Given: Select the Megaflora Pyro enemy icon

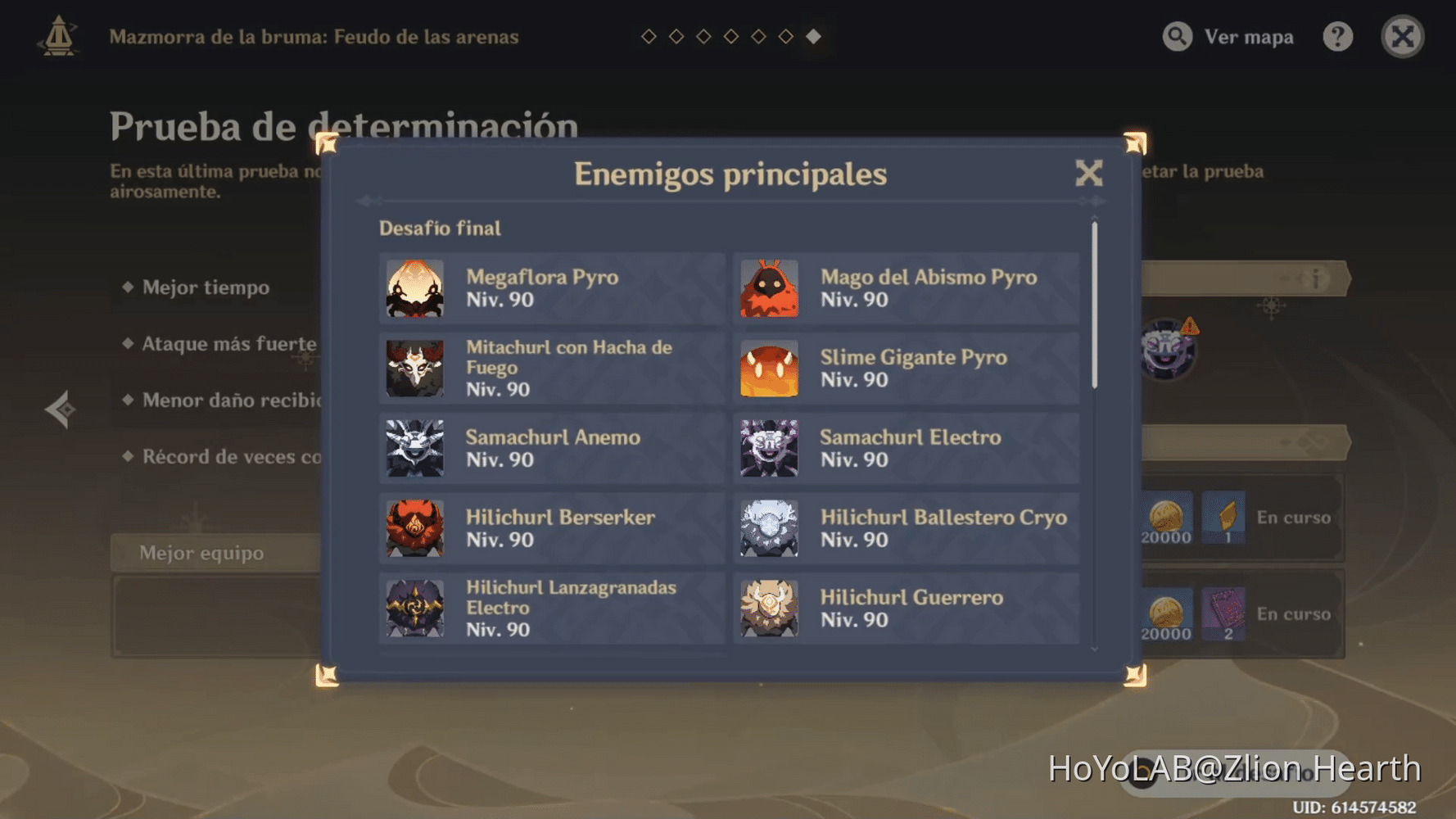Looking at the screenshot, I should tap(414, 289).
